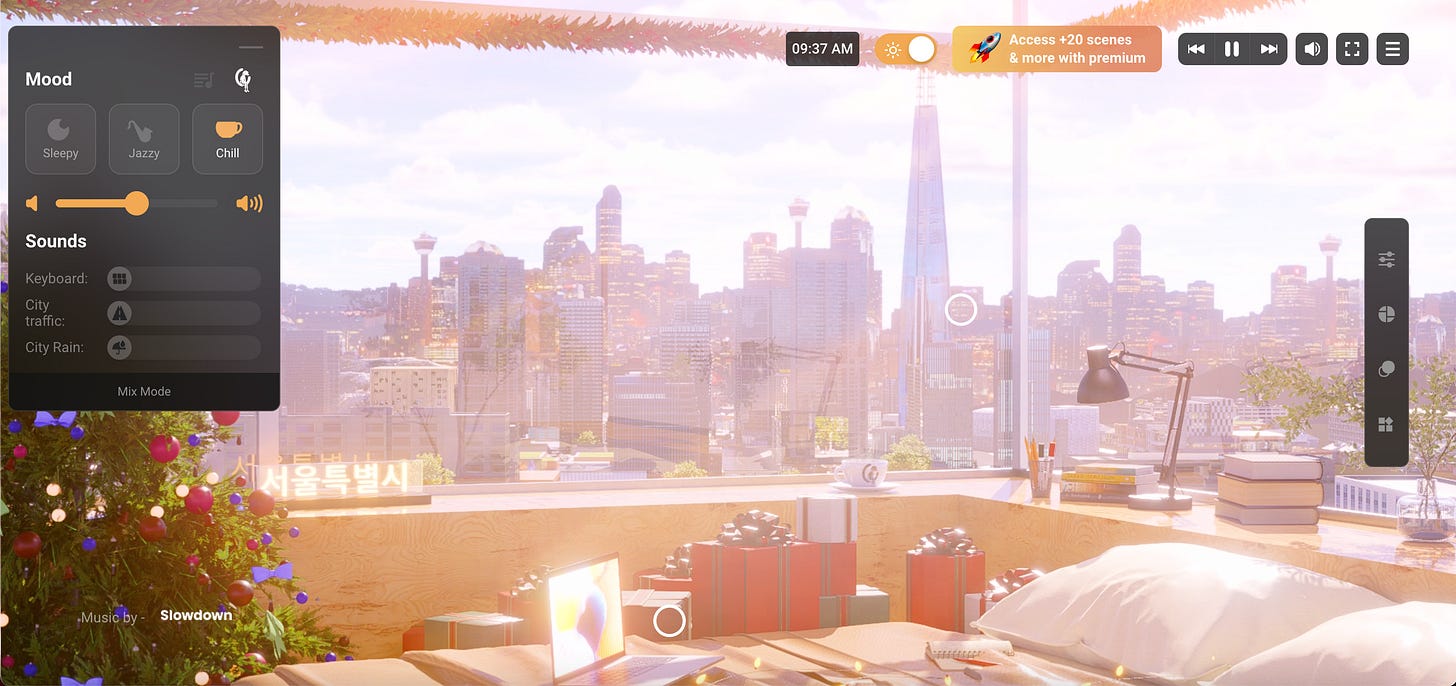Enter fullscreen mode
Viewport: 1456px width, 686px height.
pyautogui.click(x=1352, y=49)
